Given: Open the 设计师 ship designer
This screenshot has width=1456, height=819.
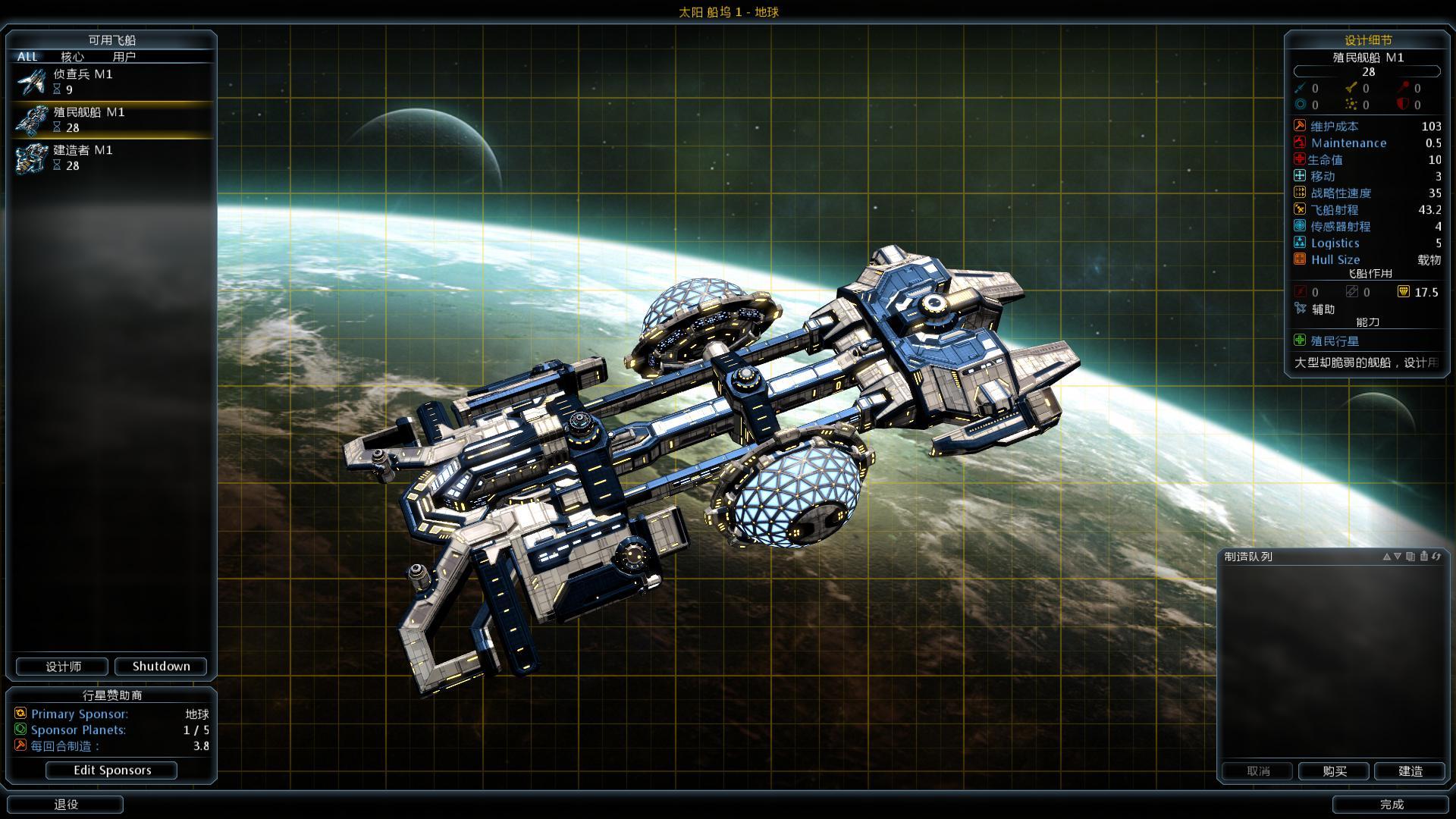Looking at the screenshot, I should (63, 666).
